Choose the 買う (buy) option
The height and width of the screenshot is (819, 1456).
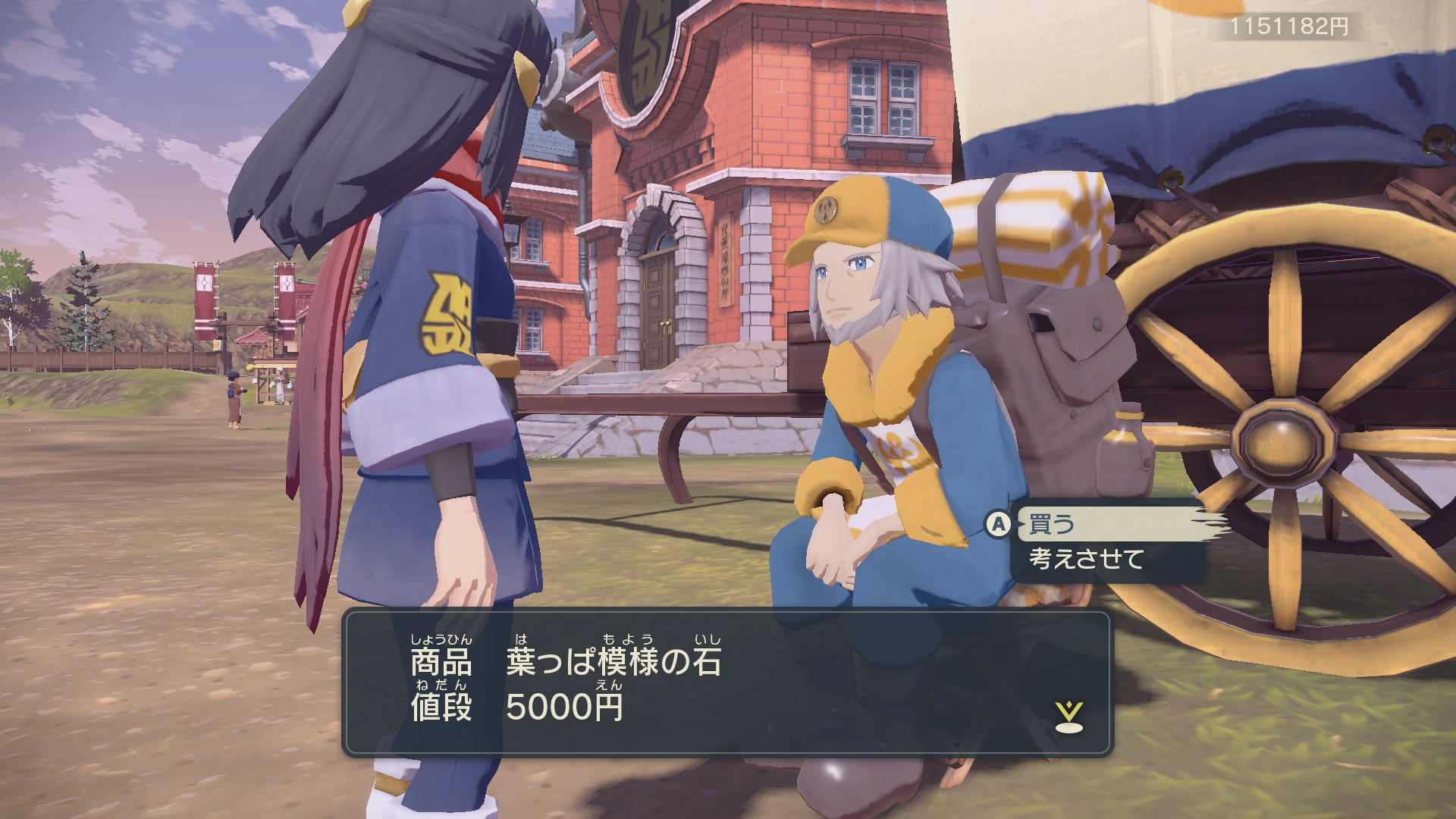point(1051,524)
